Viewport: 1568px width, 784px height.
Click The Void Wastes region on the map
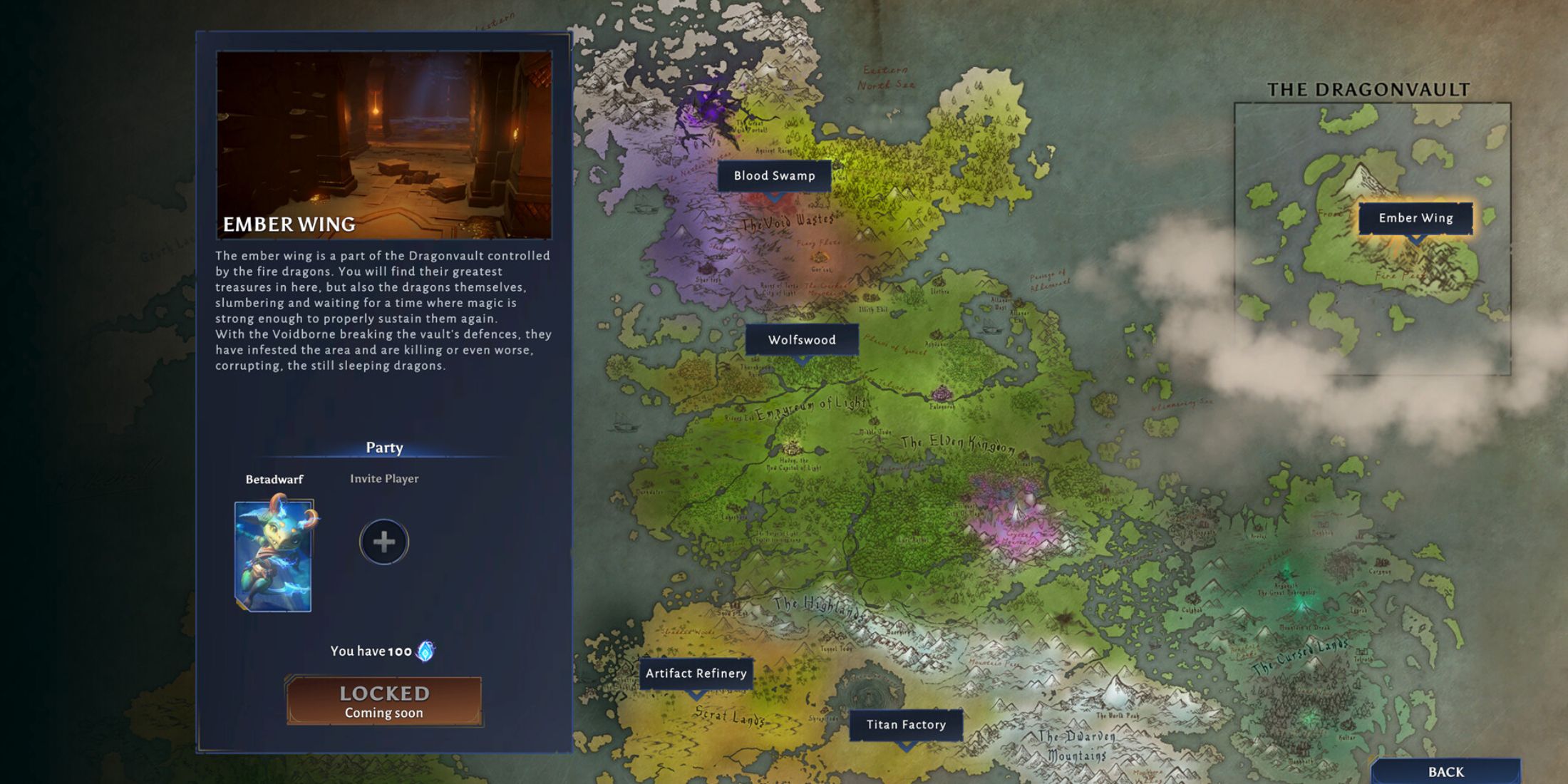coord(788,221)
